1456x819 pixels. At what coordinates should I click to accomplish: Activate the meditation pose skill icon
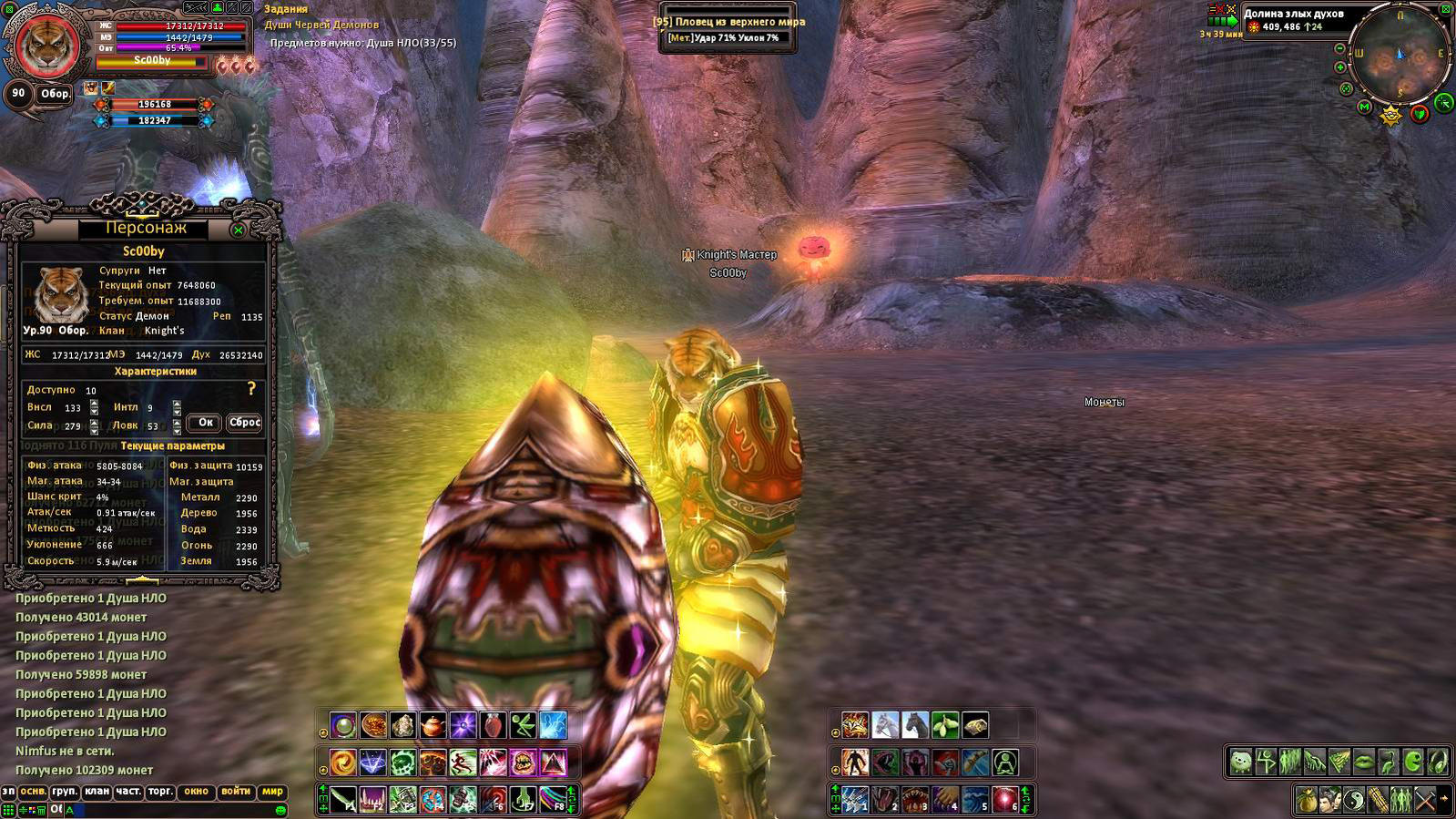[1004, 763]
